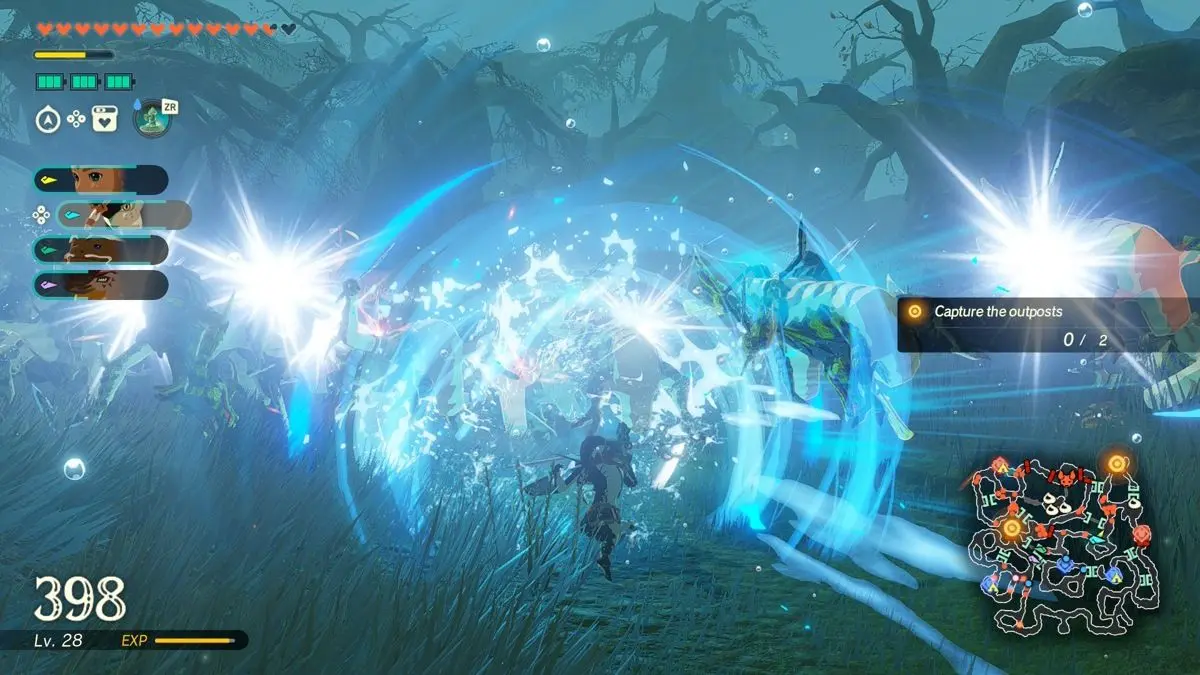Click the compass arrow icon
This screenshot has width=1200, height=675.
tap(46, 120)
